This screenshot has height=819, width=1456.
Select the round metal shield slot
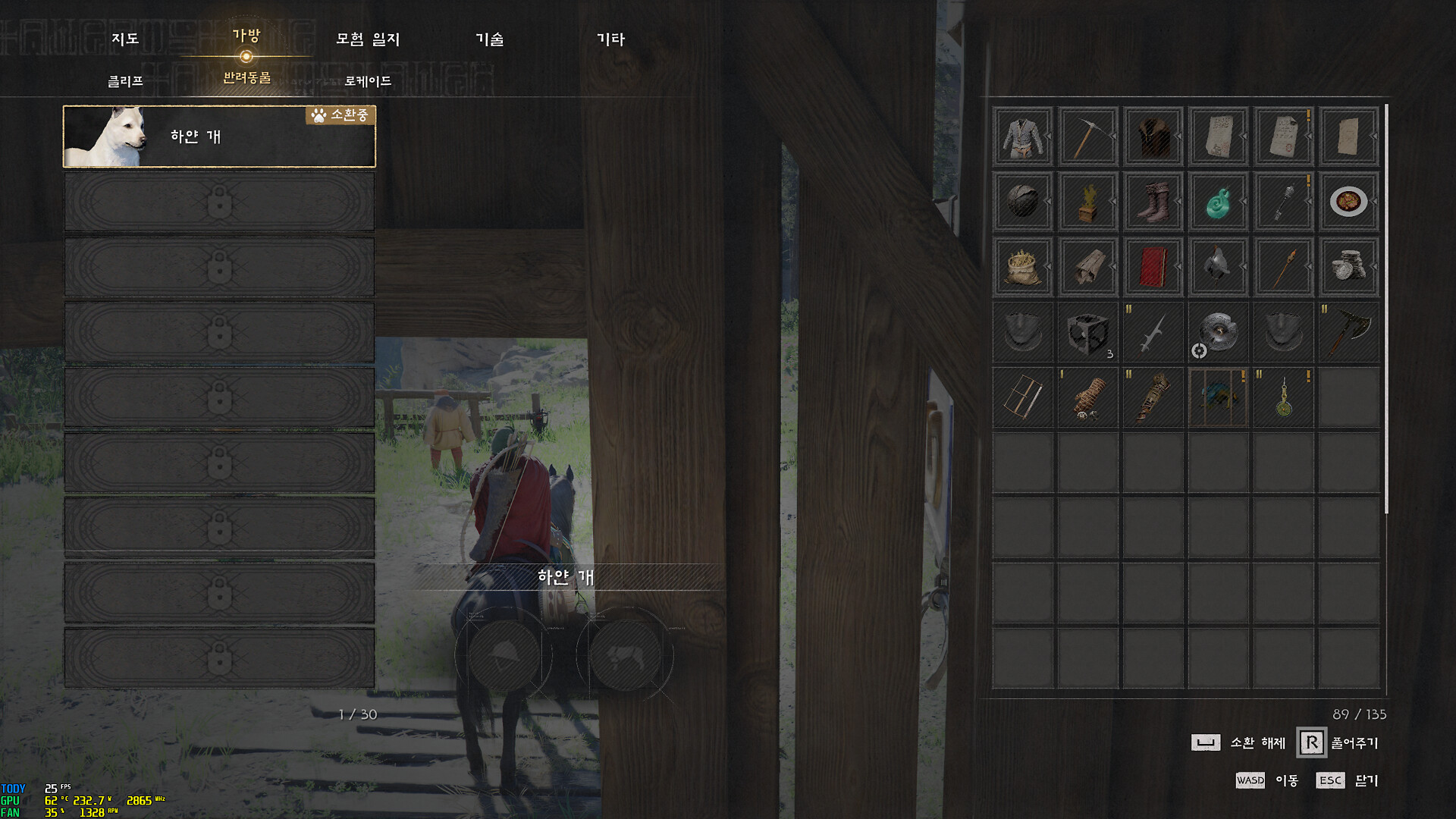pos(1218,332)
